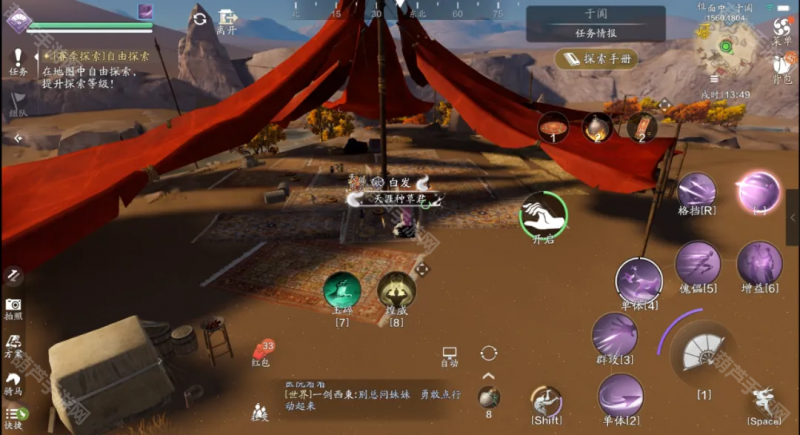Click the 离开 leave button

229,20
